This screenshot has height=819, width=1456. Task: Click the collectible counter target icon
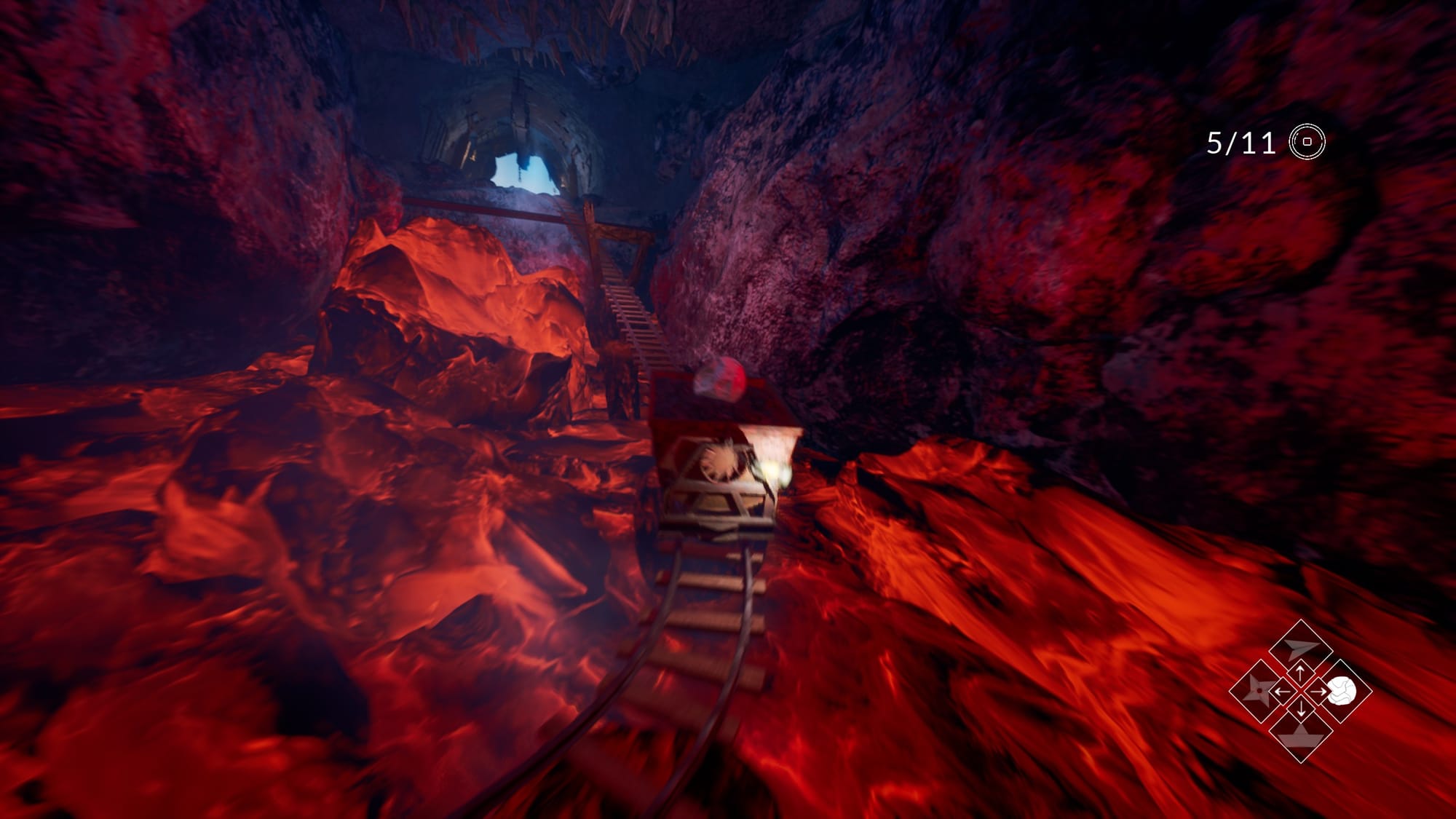[1307, 142]
